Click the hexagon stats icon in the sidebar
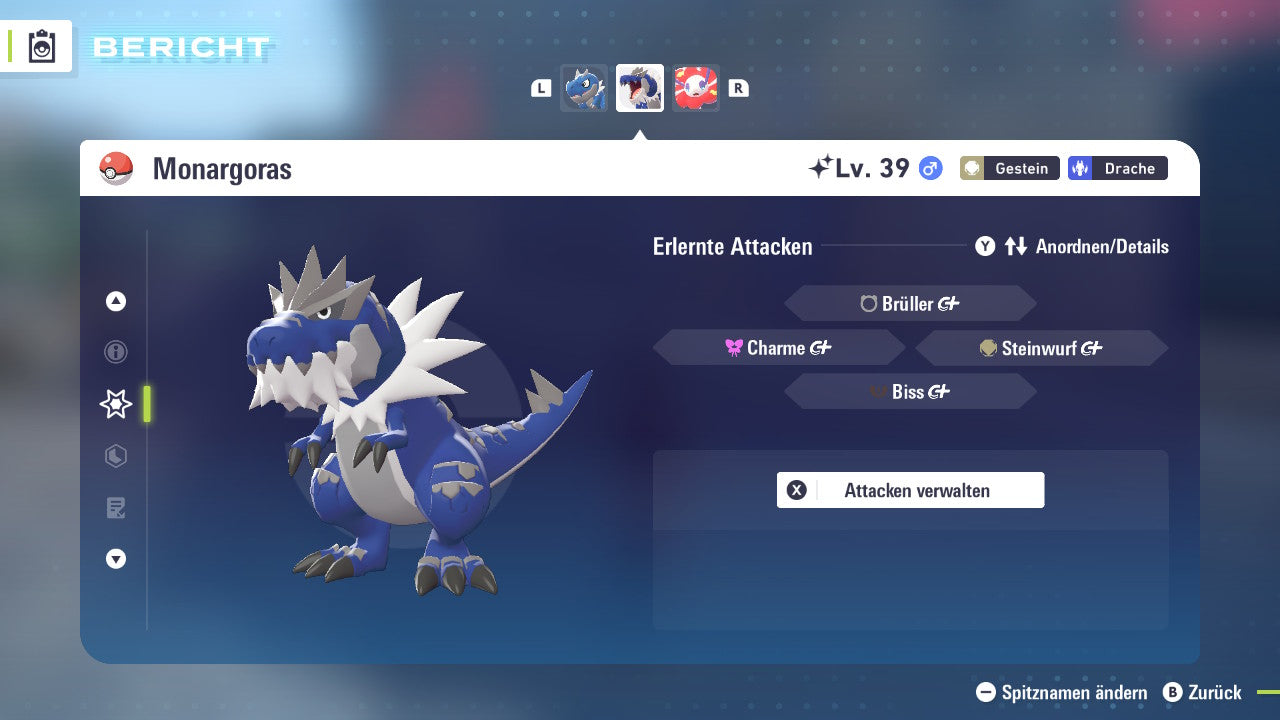Screen dimensions: 1280x720 coord(115,456)
